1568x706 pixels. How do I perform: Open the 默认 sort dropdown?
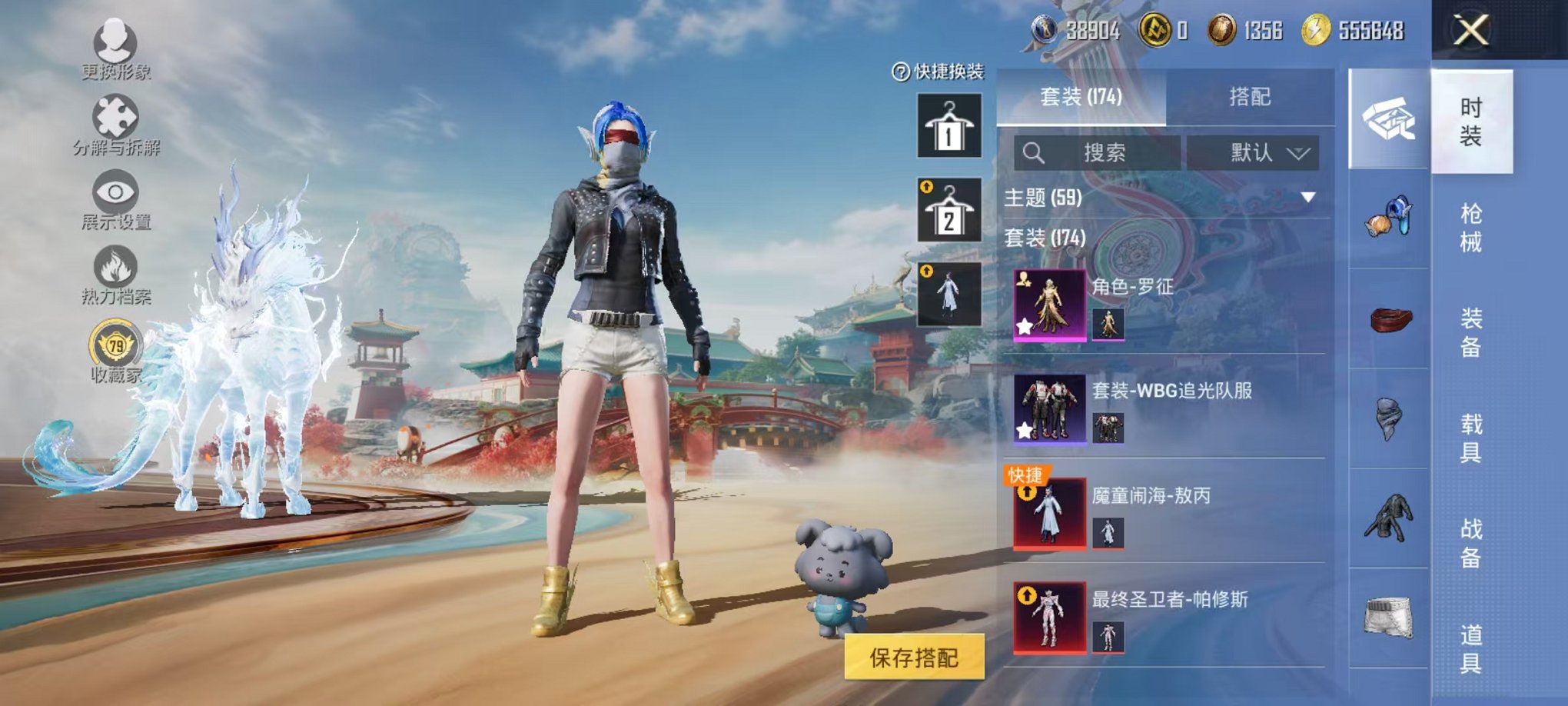click(1261, 152)
